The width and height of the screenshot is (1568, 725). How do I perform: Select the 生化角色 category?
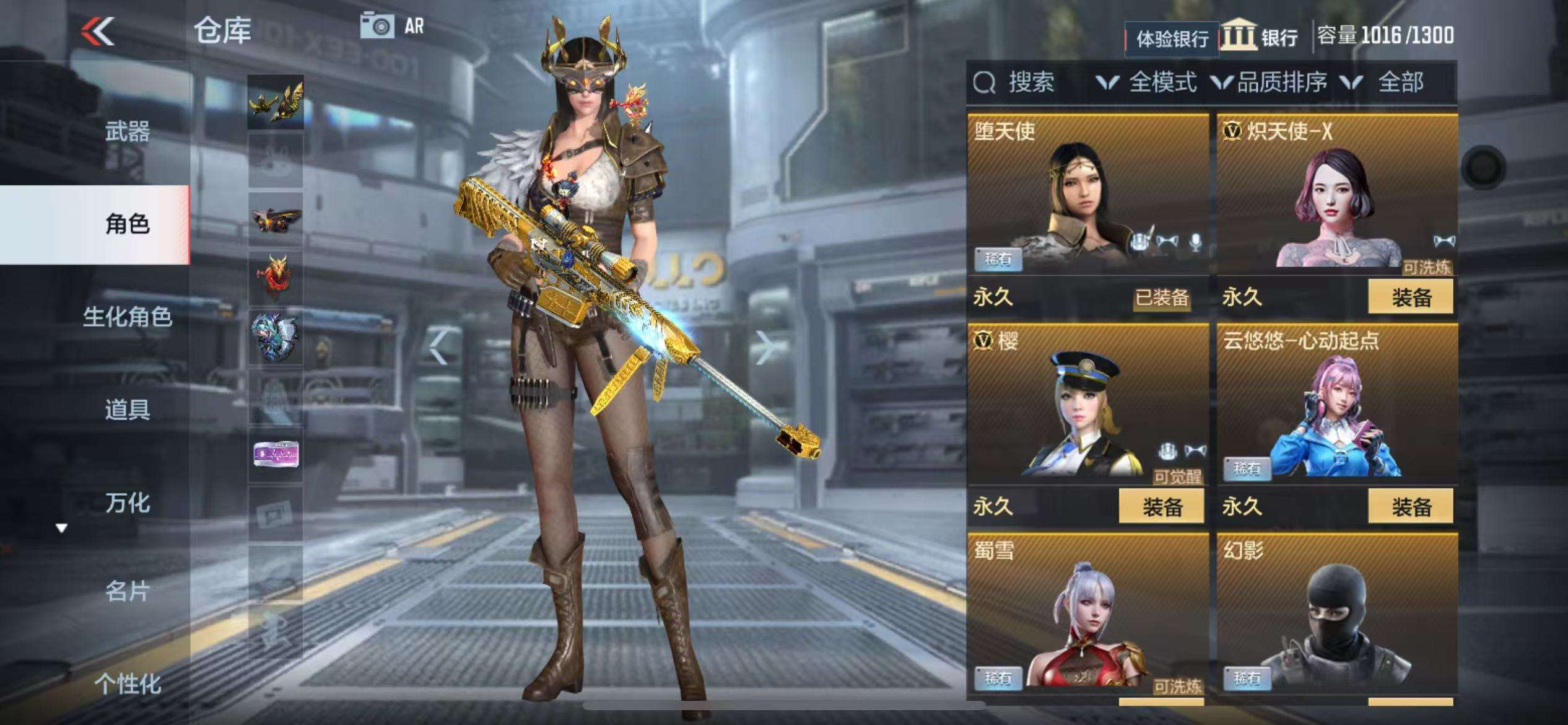coord(127,317)
